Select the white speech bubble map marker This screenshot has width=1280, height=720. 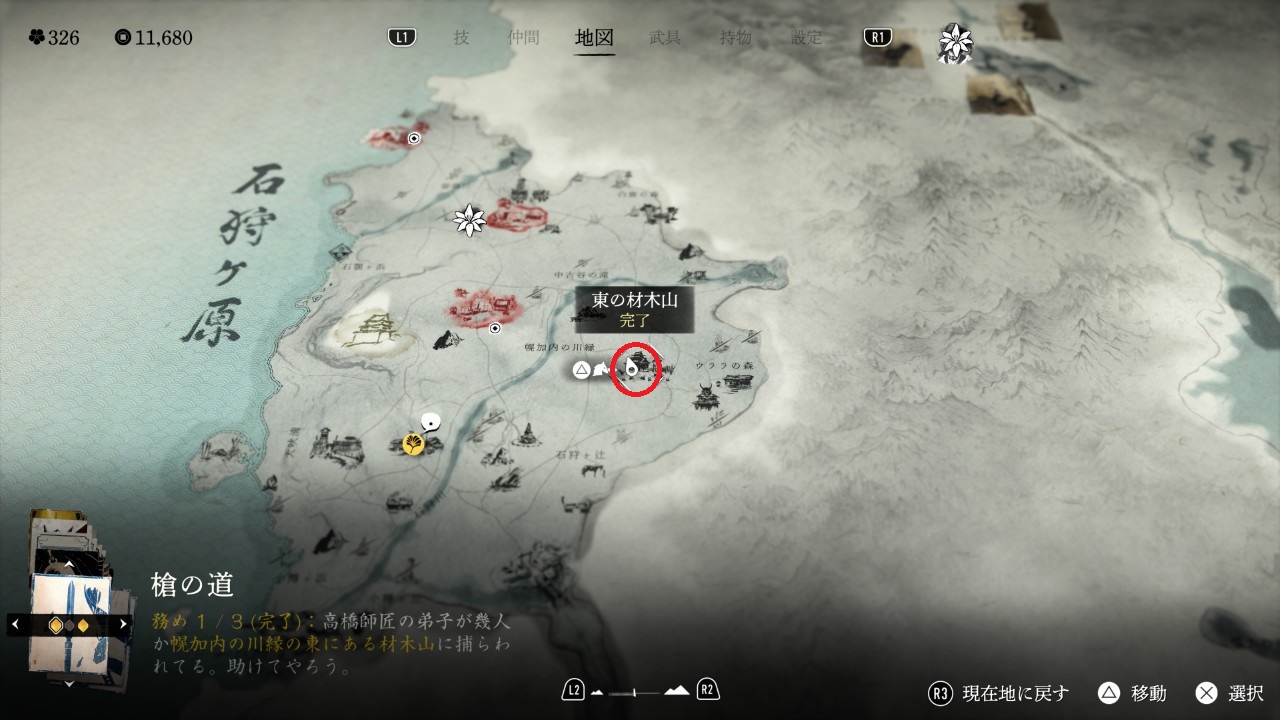(432, 423)
